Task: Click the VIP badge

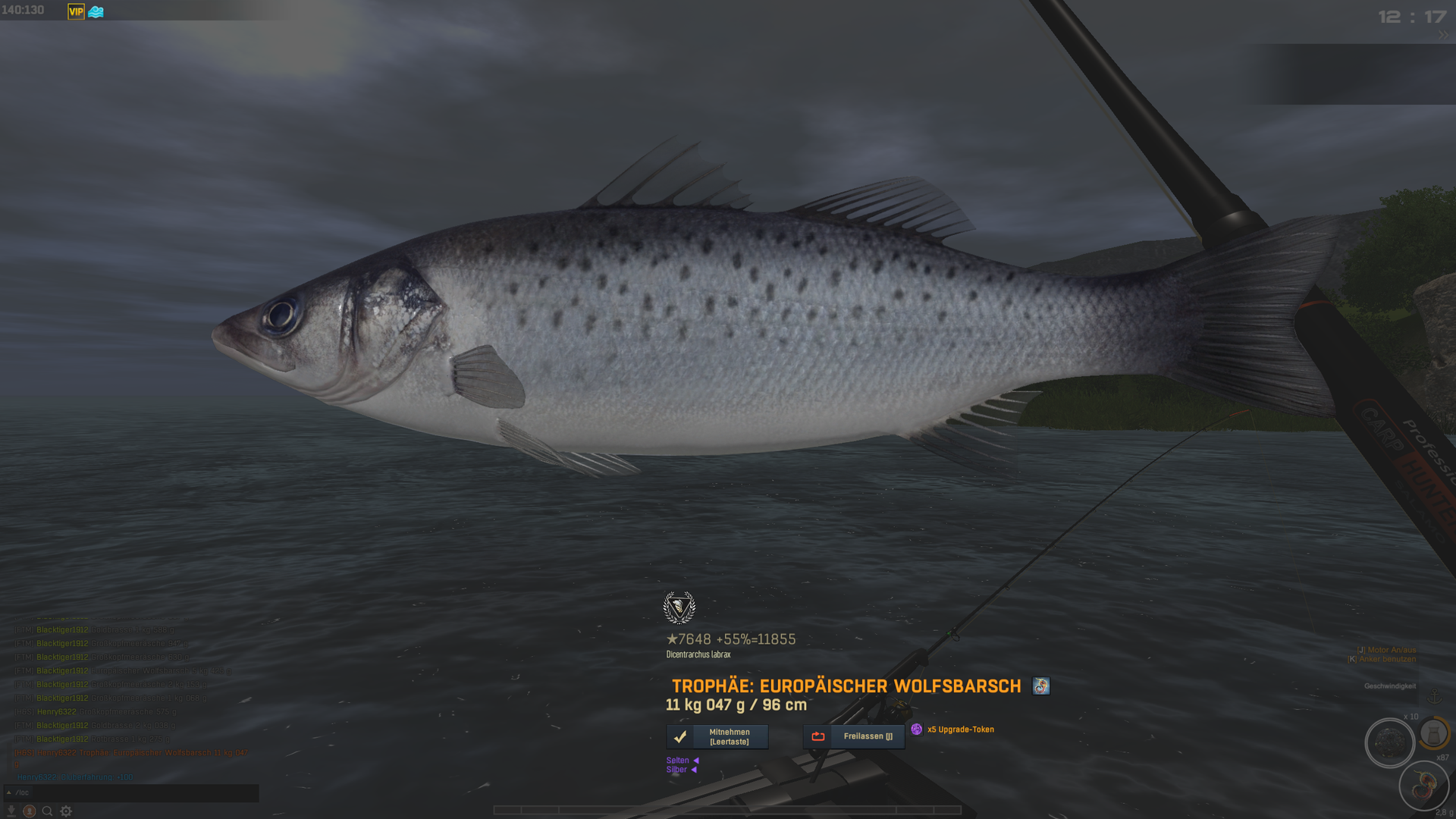Action: [x=76, y=11]
